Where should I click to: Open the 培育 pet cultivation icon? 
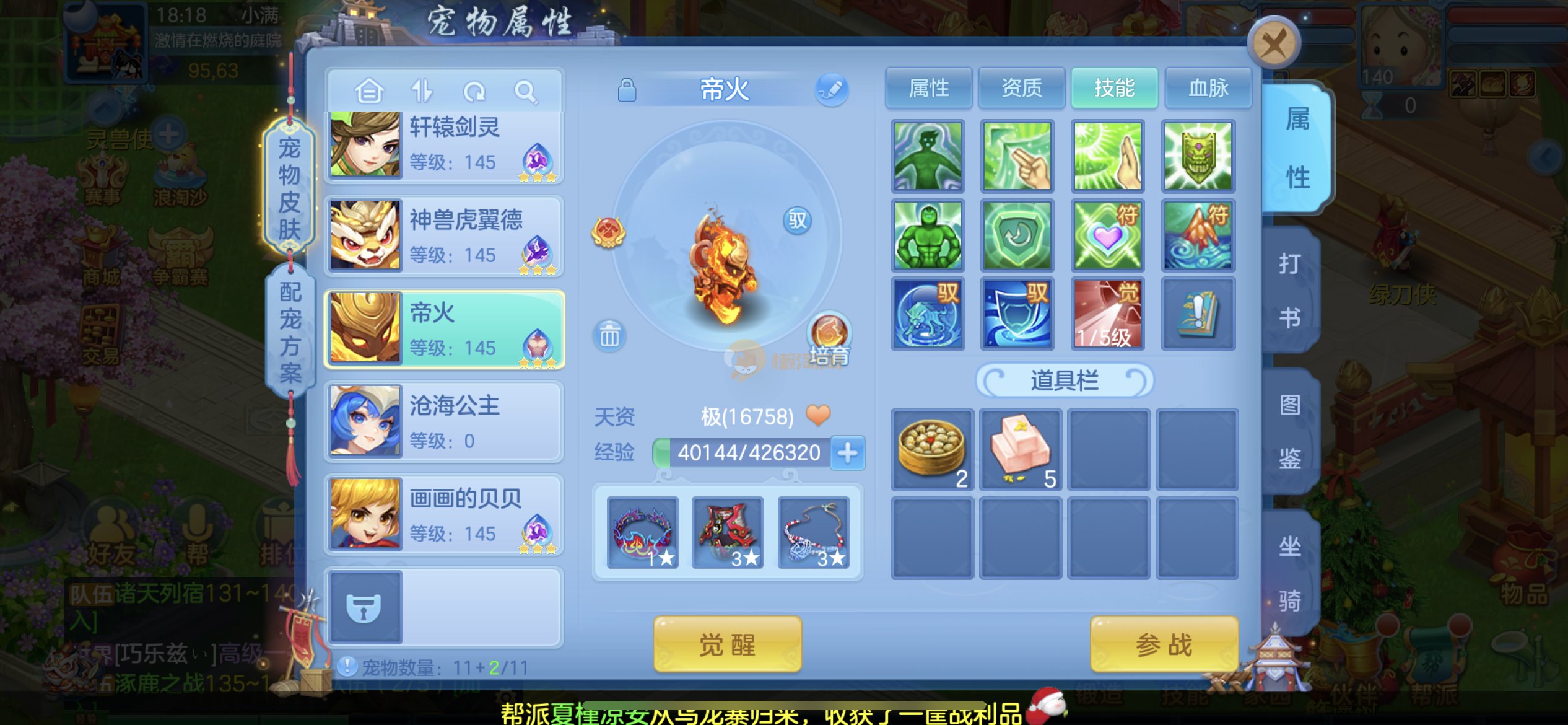[829, 338]
